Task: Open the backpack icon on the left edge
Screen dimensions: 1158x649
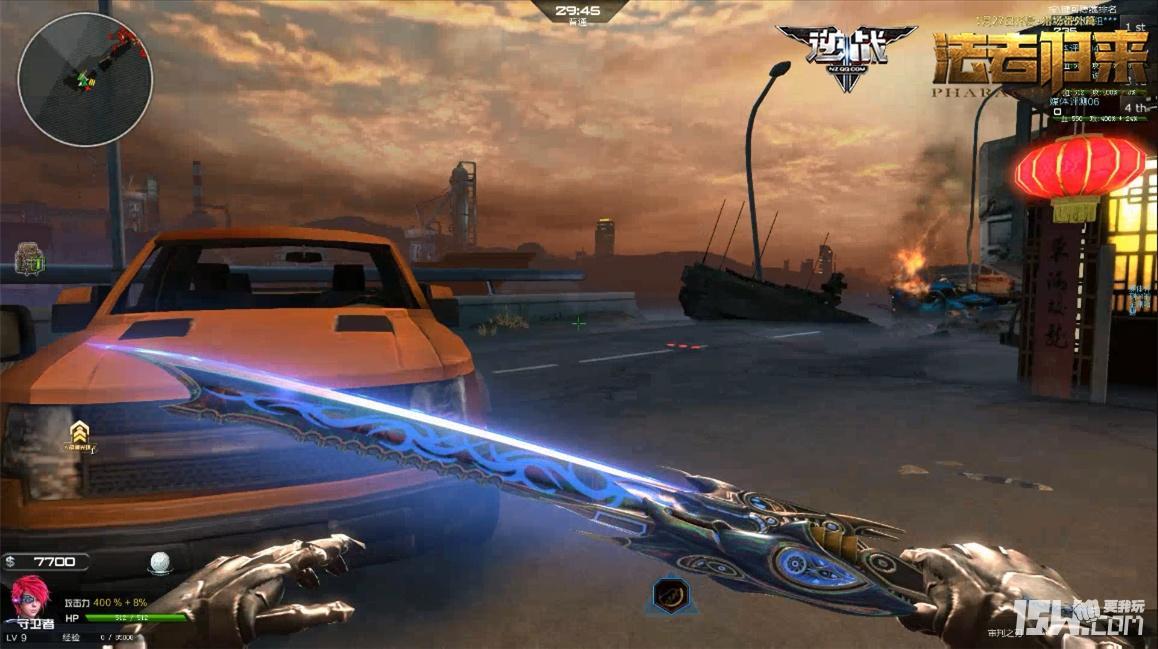Action: (x=29, y=260)
